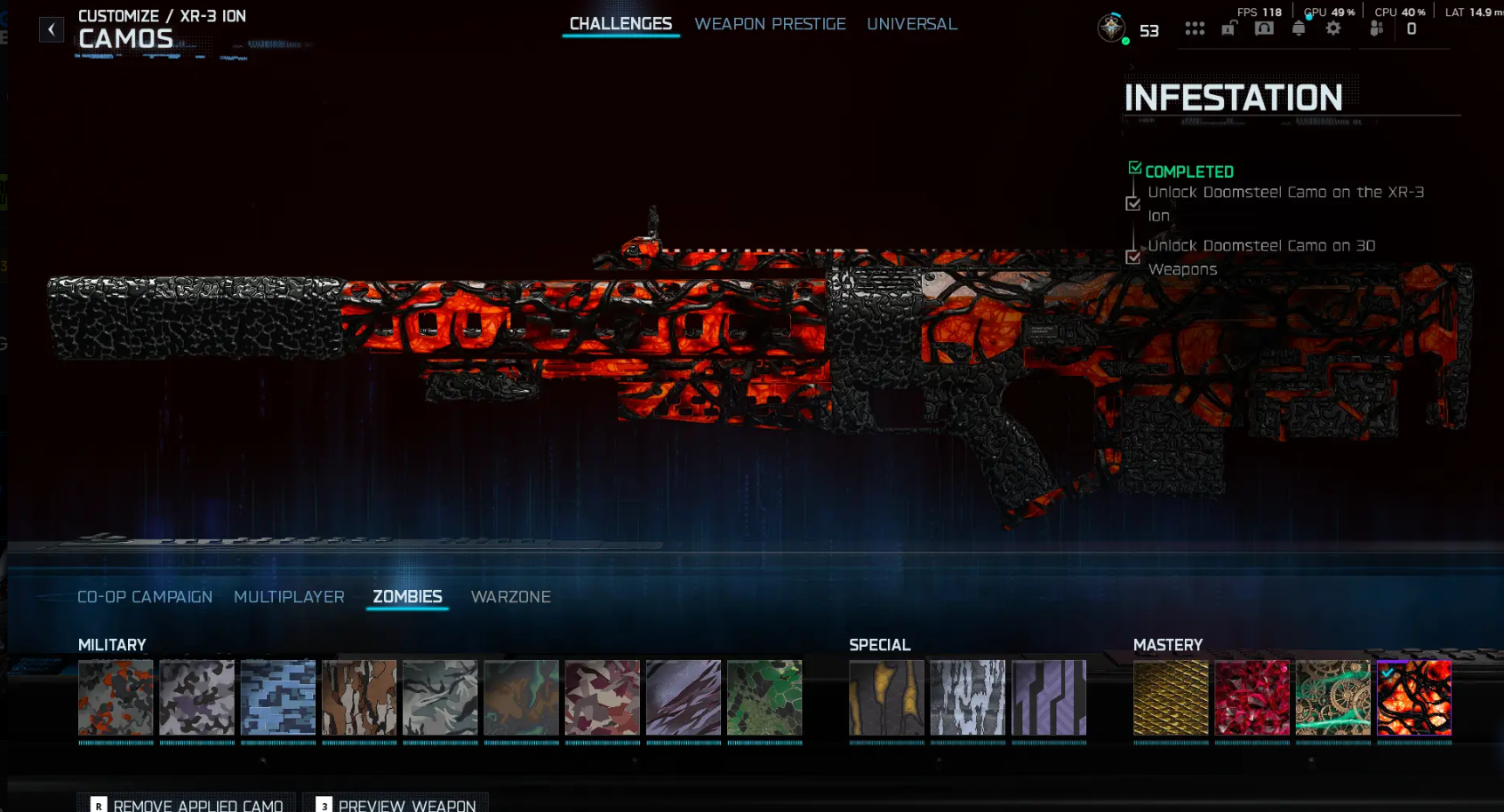Select the blue digital Military camo swatch
Screen dimensions: 1504x812
pos(277,699)
